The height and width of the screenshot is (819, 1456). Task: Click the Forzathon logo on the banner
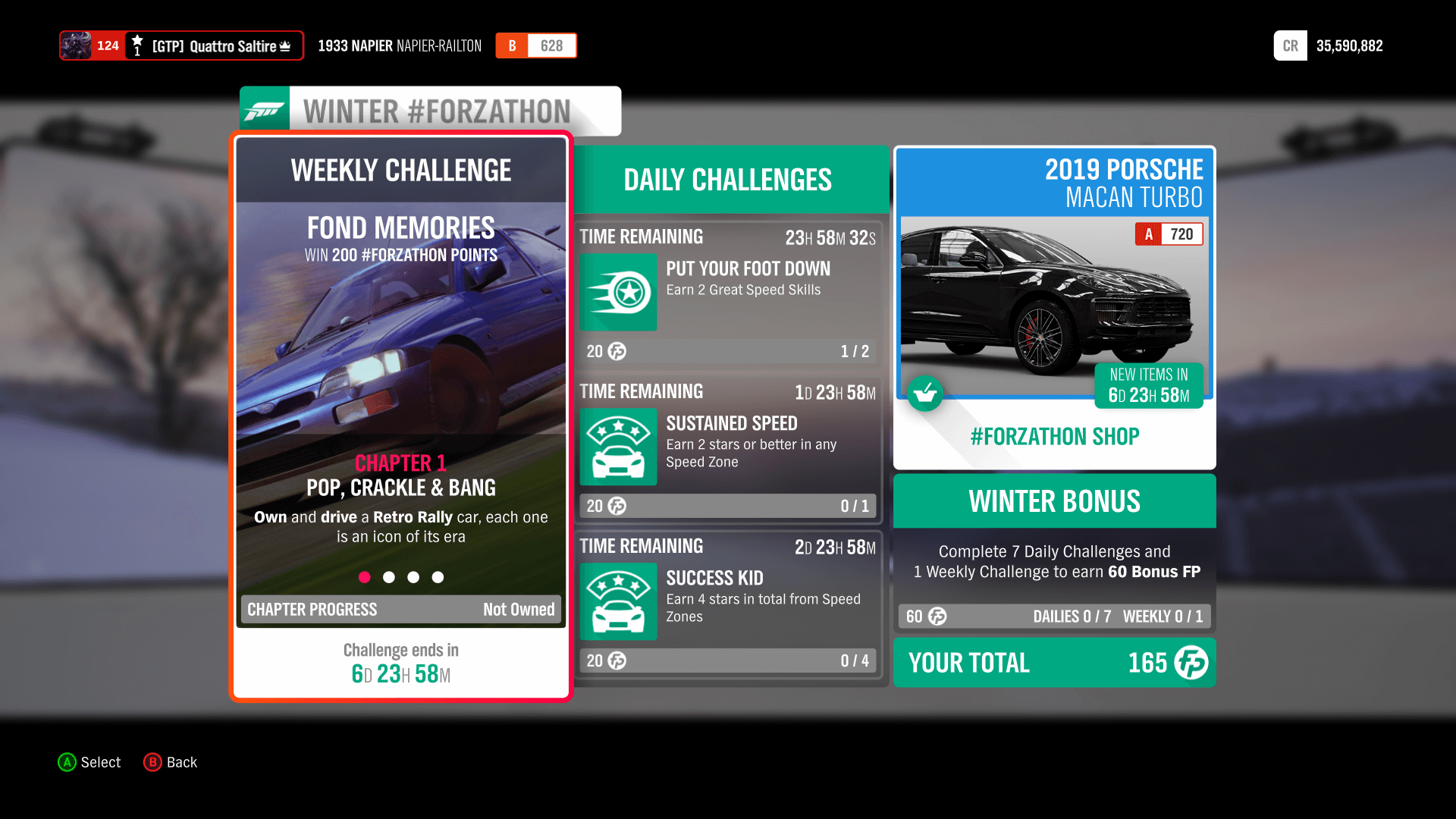click(x=265, y=110)
